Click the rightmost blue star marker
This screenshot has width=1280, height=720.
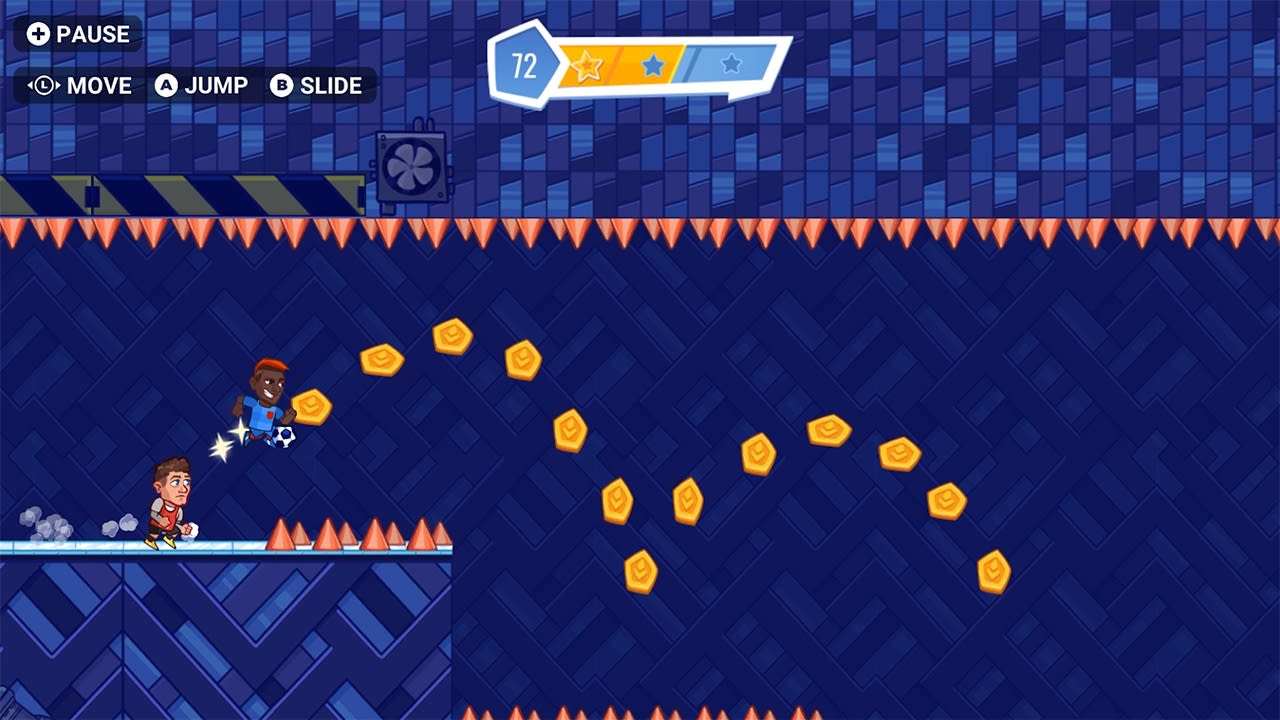[x=733, y=66]
